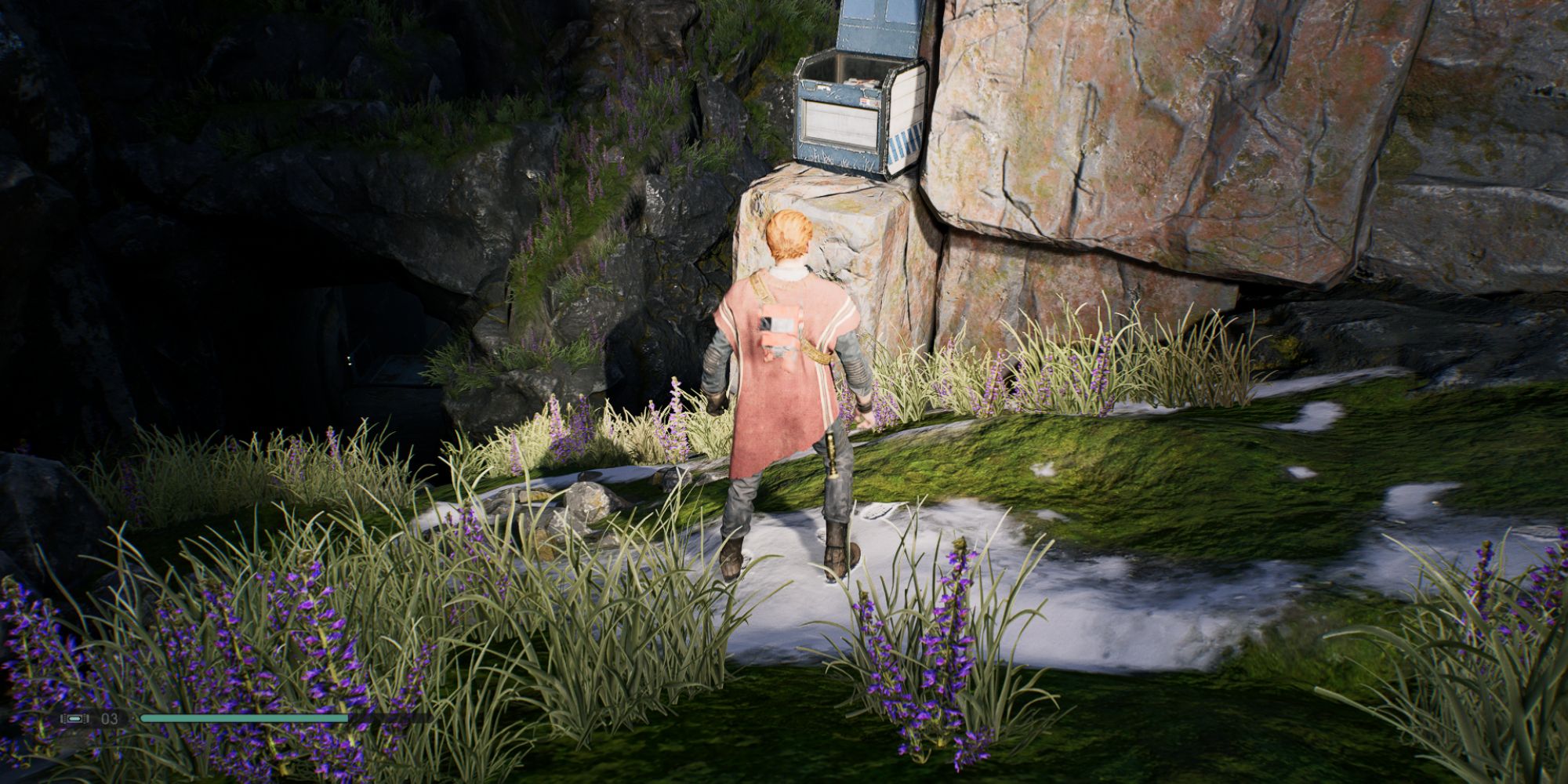Select the white panel on the chest
The image size is (1568, 784).
tap(839, 122)
